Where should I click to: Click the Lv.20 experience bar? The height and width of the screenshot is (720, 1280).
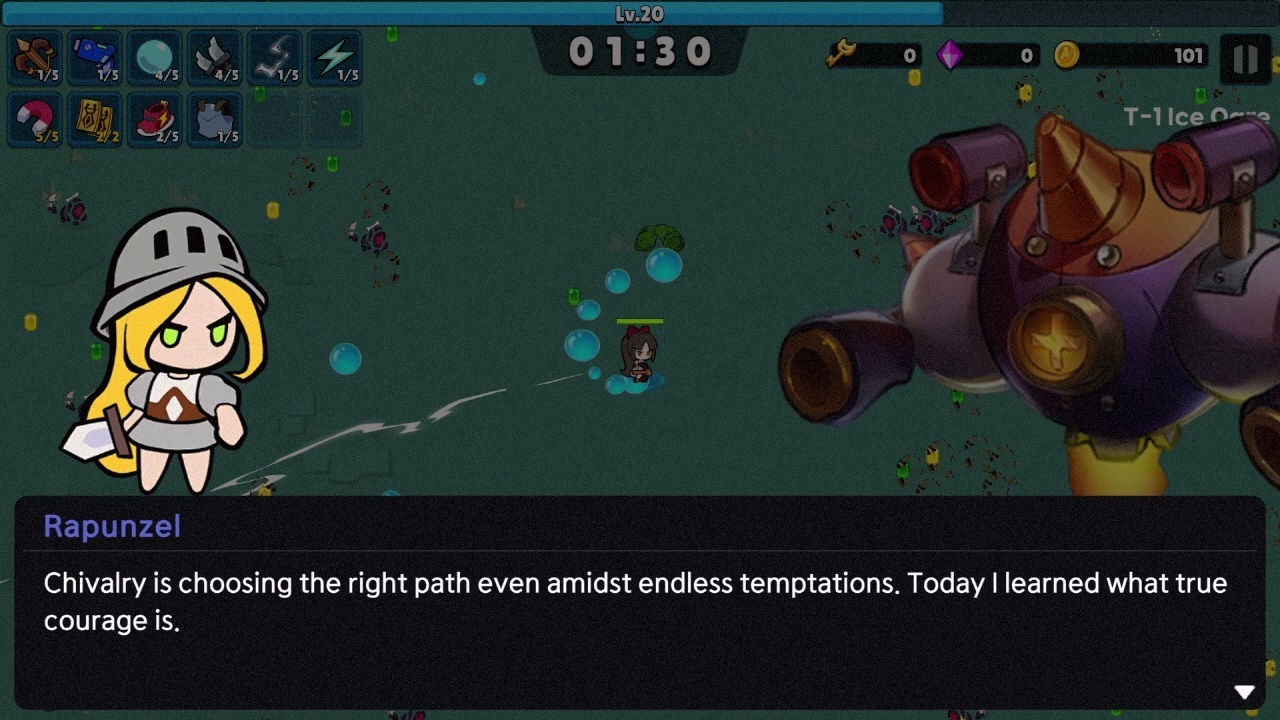click(x=640, y=15)
